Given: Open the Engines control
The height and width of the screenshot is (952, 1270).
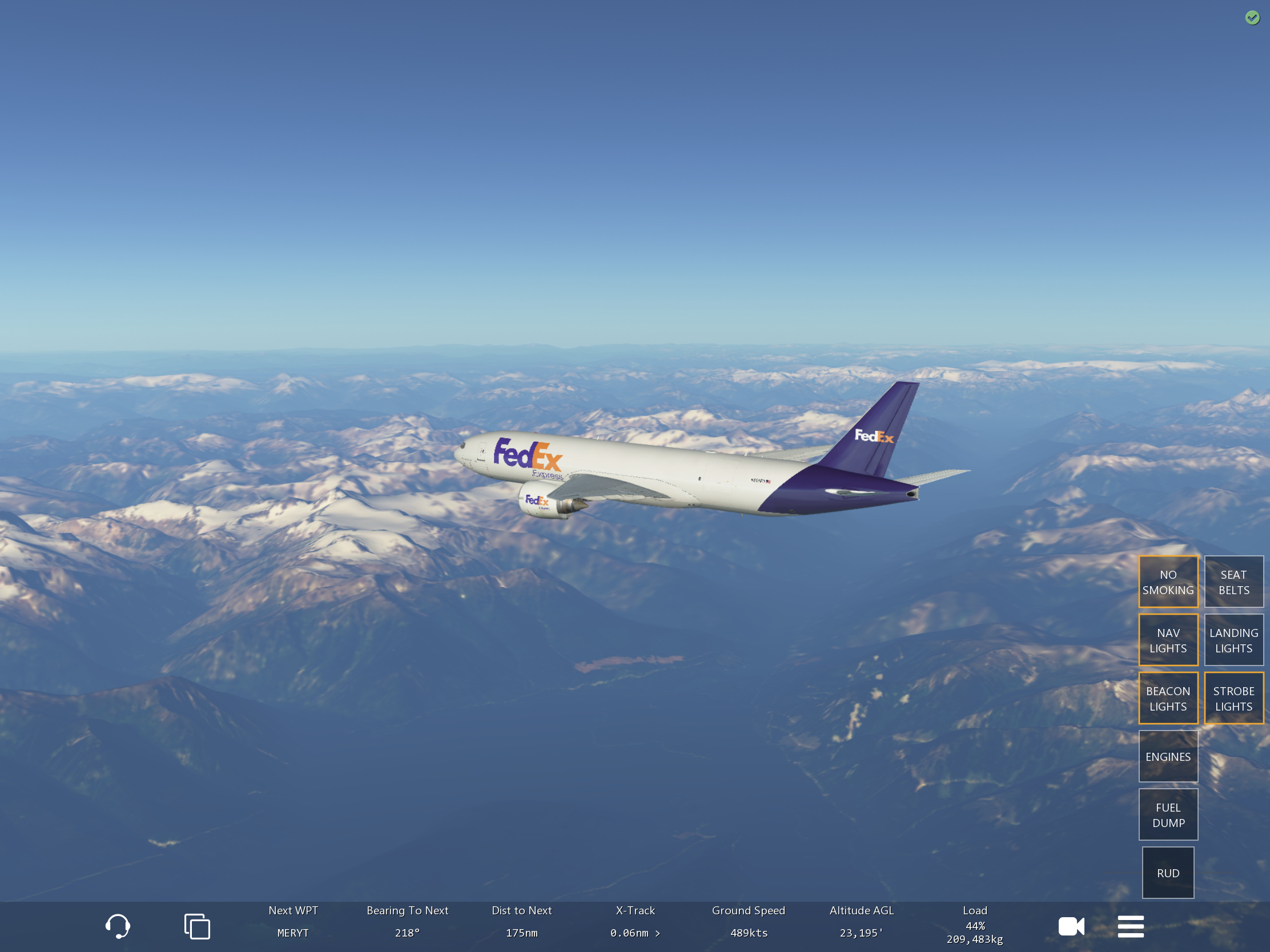Looking at the screenshot, I should pyautogui.click(x=1168, y=756).
